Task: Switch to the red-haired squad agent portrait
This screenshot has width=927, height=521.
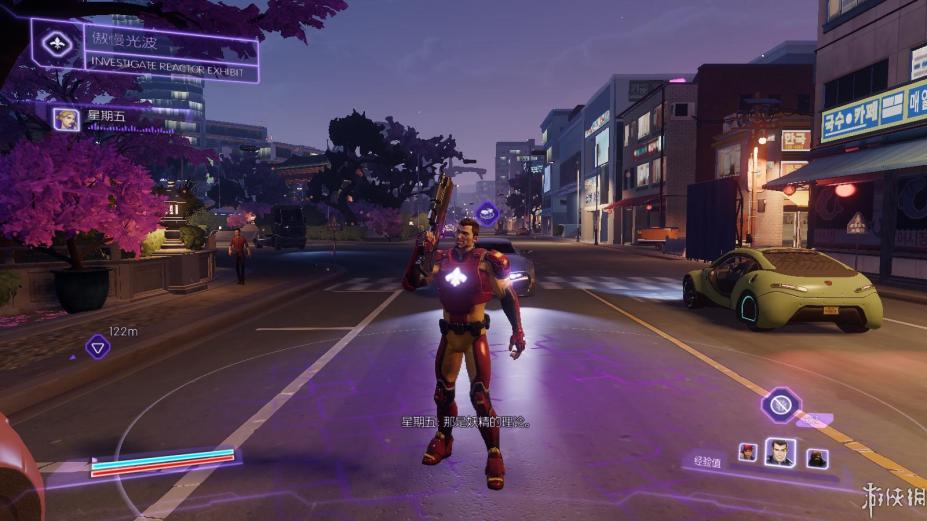Action: coord(748,452)
